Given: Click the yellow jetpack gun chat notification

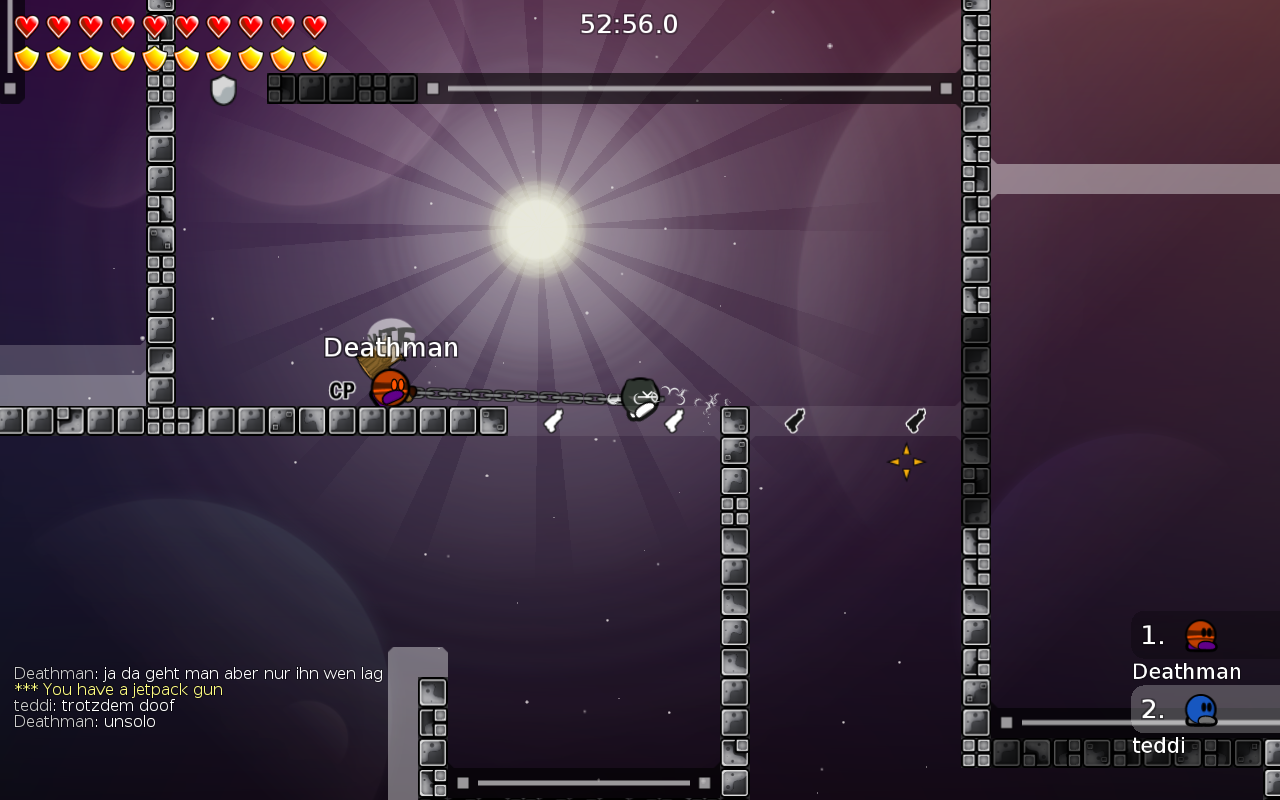Looking at the screenshot, I should pos(117,689).
